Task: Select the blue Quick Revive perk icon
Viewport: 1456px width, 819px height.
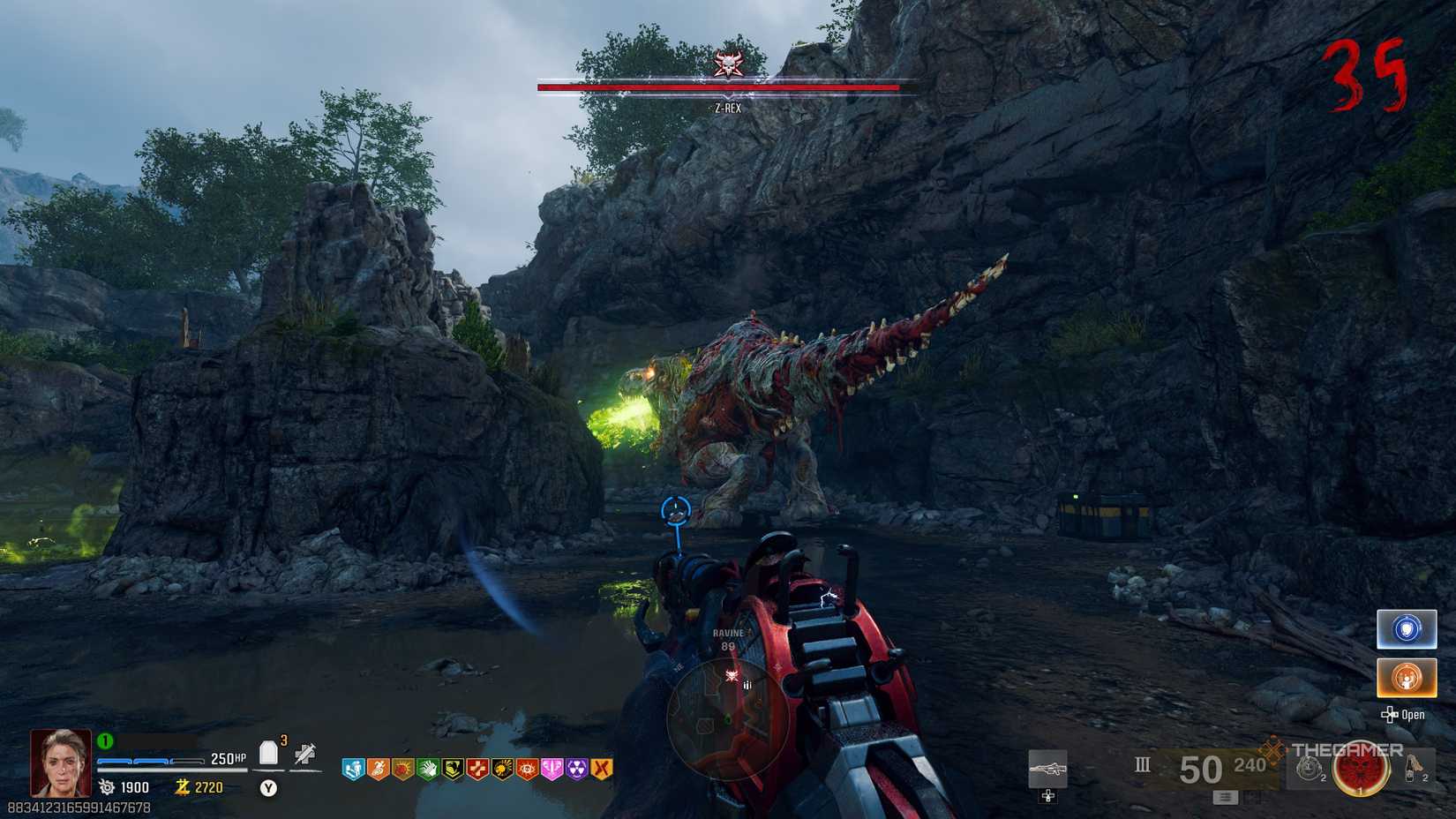Action: 352,770
